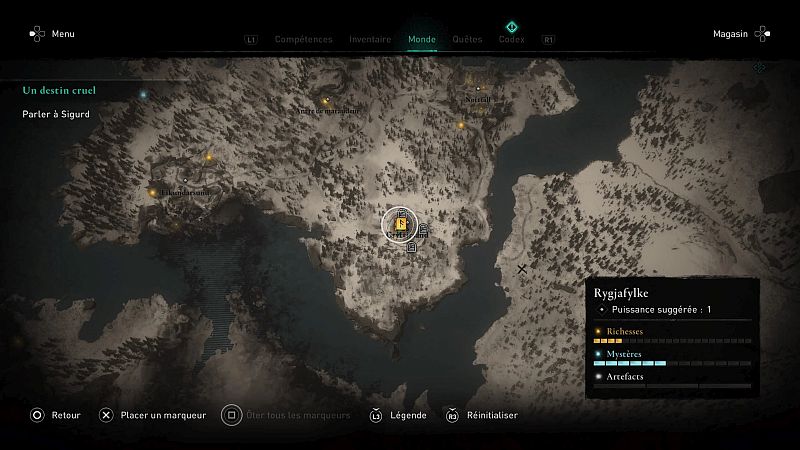This screenshot has width=800, height=450.
Task: Select the Monde tab
Action: [422, 40]
